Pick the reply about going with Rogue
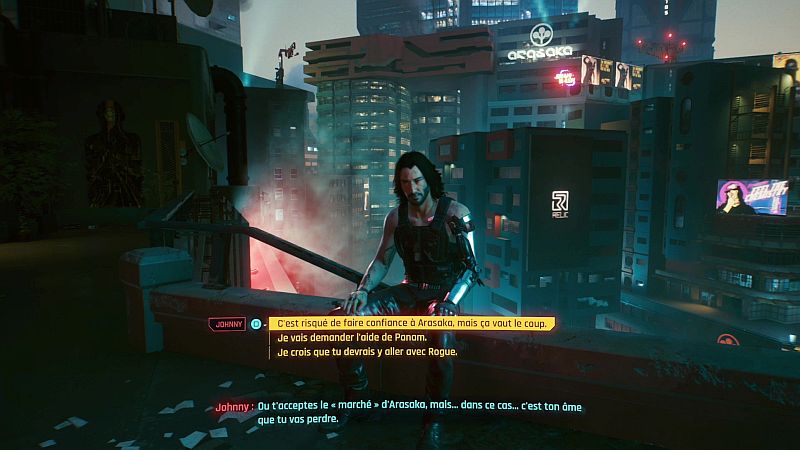This screenshot has height=450, width=800. 368,352
